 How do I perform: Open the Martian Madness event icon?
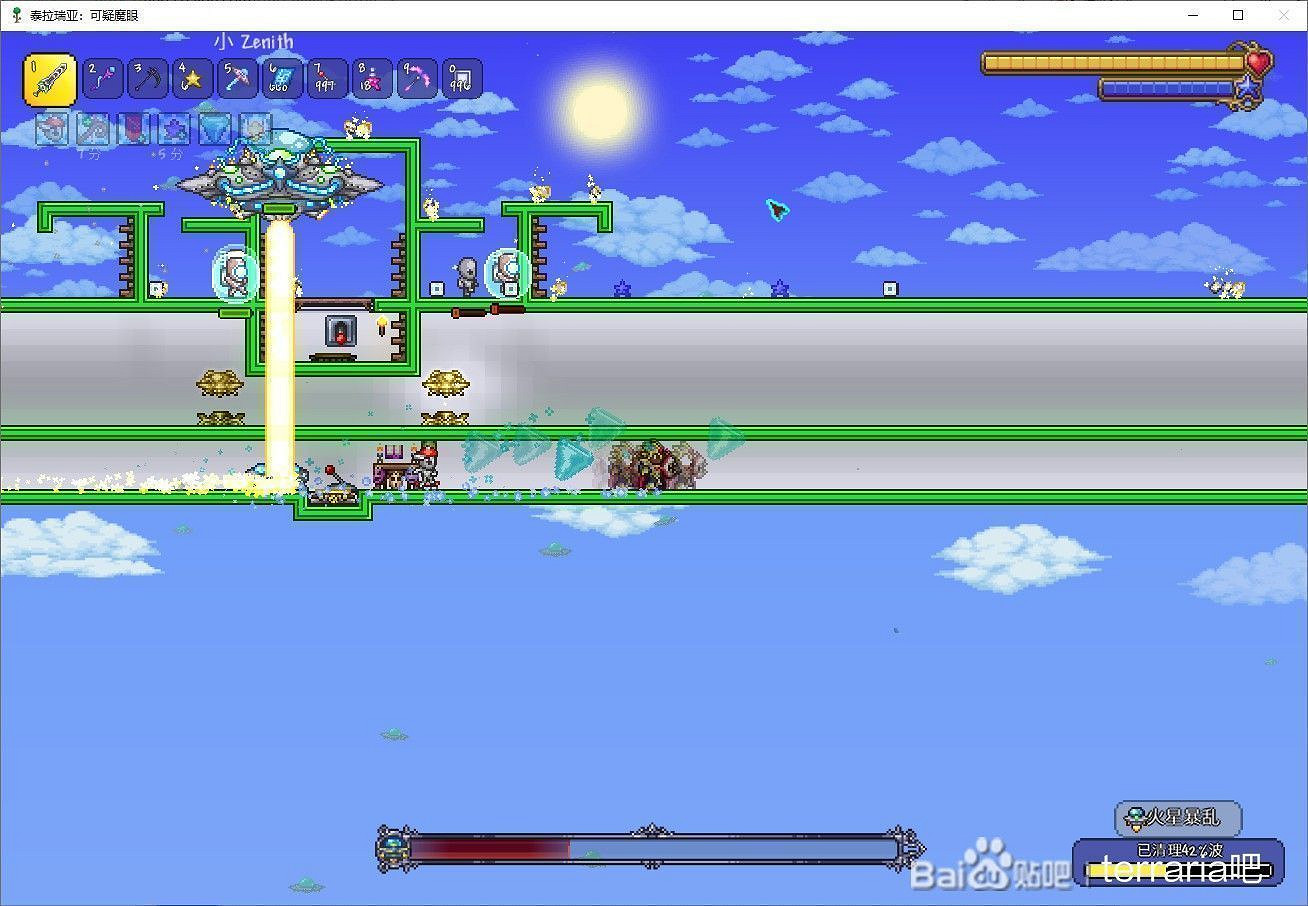[1135, 817]
